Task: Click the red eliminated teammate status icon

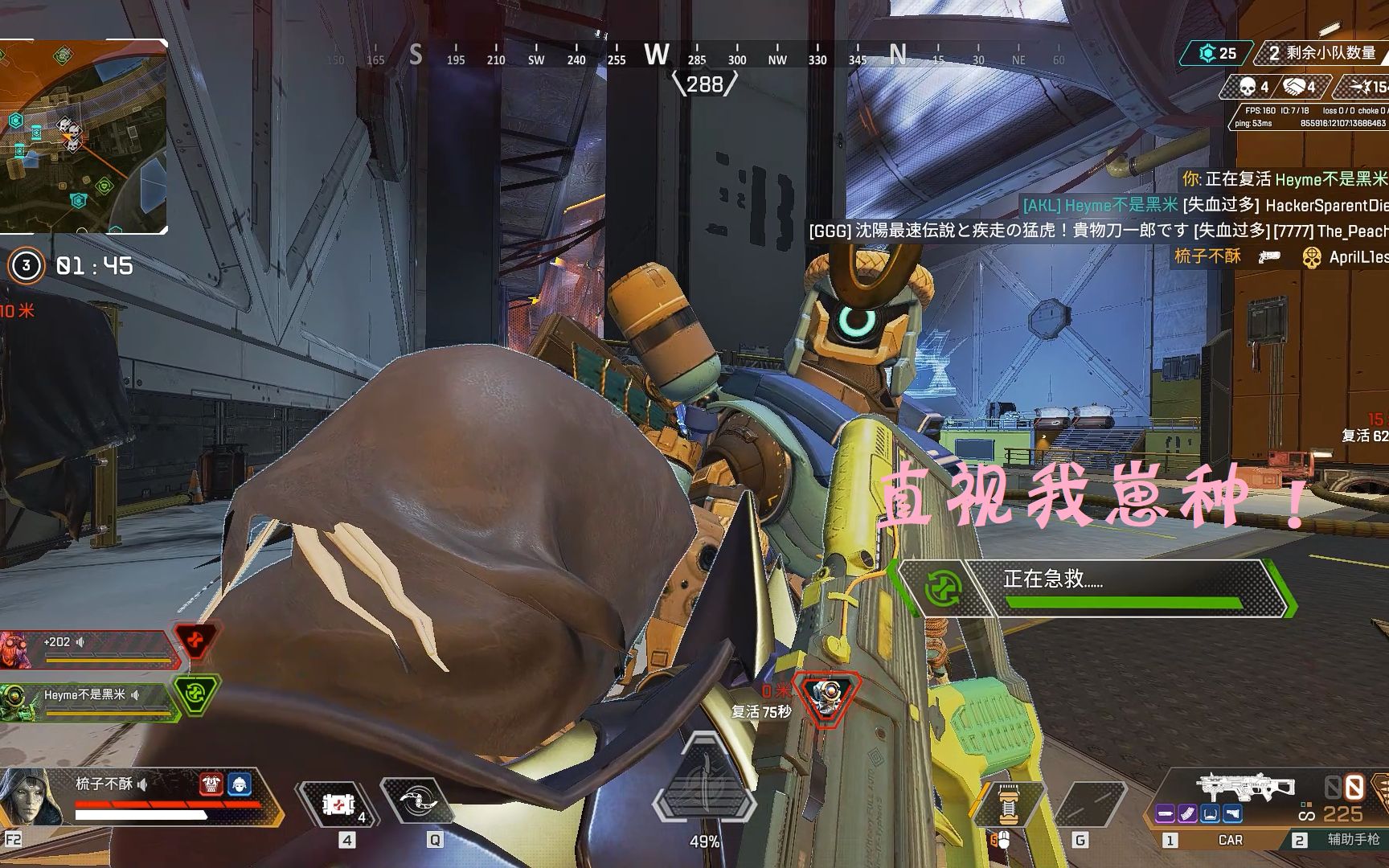Action: click(195, 641)
